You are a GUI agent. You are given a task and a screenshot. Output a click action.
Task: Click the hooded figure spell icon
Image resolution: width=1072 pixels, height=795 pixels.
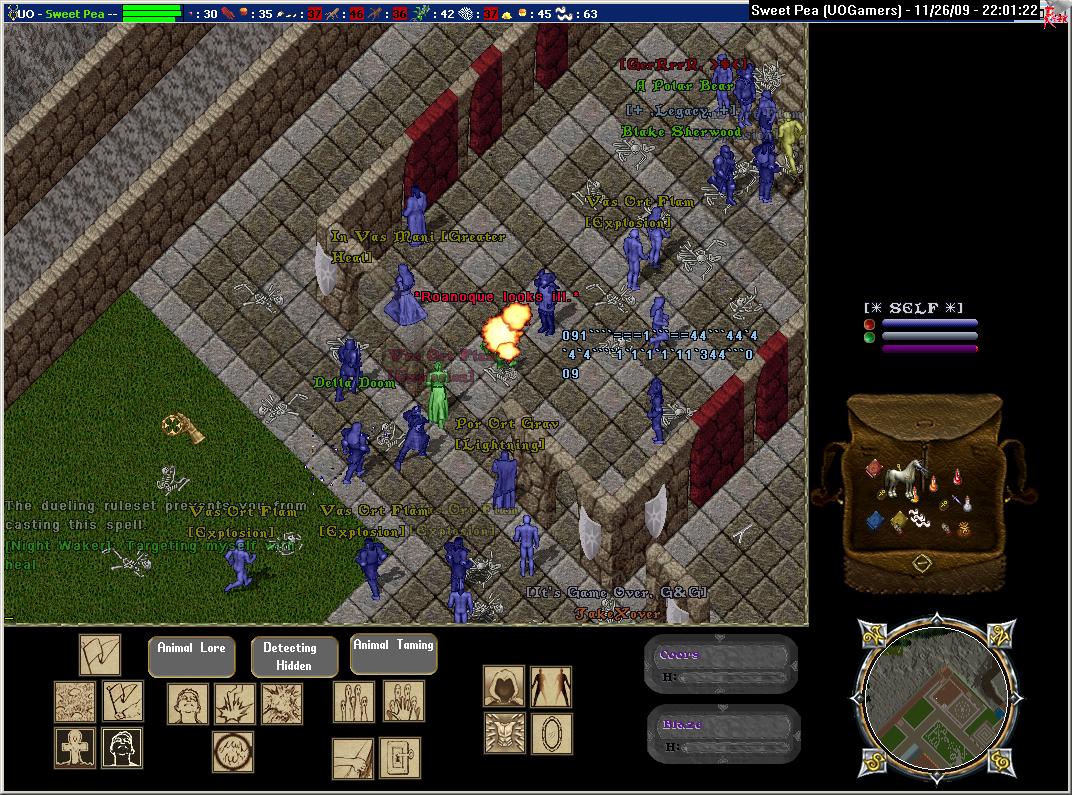[504, 686]
